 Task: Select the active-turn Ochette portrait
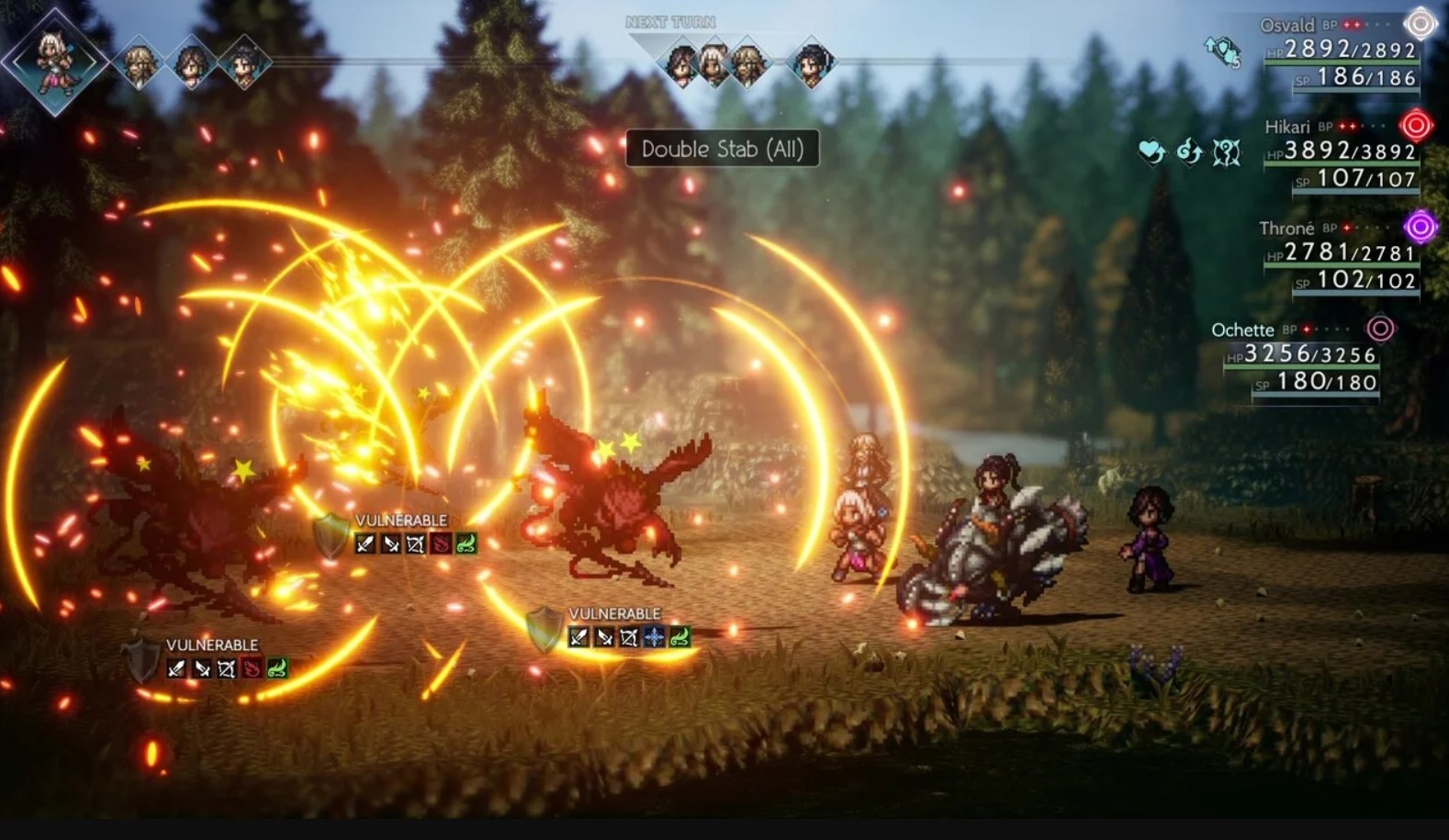click(55, 61)
